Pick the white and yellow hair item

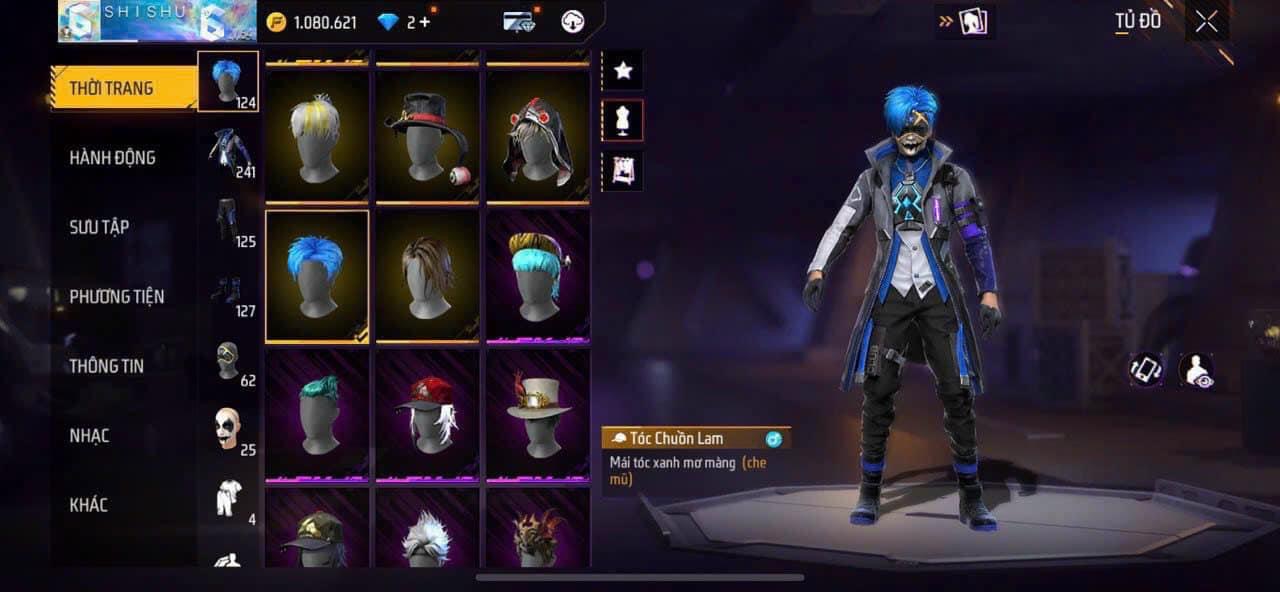click(317, 135)
